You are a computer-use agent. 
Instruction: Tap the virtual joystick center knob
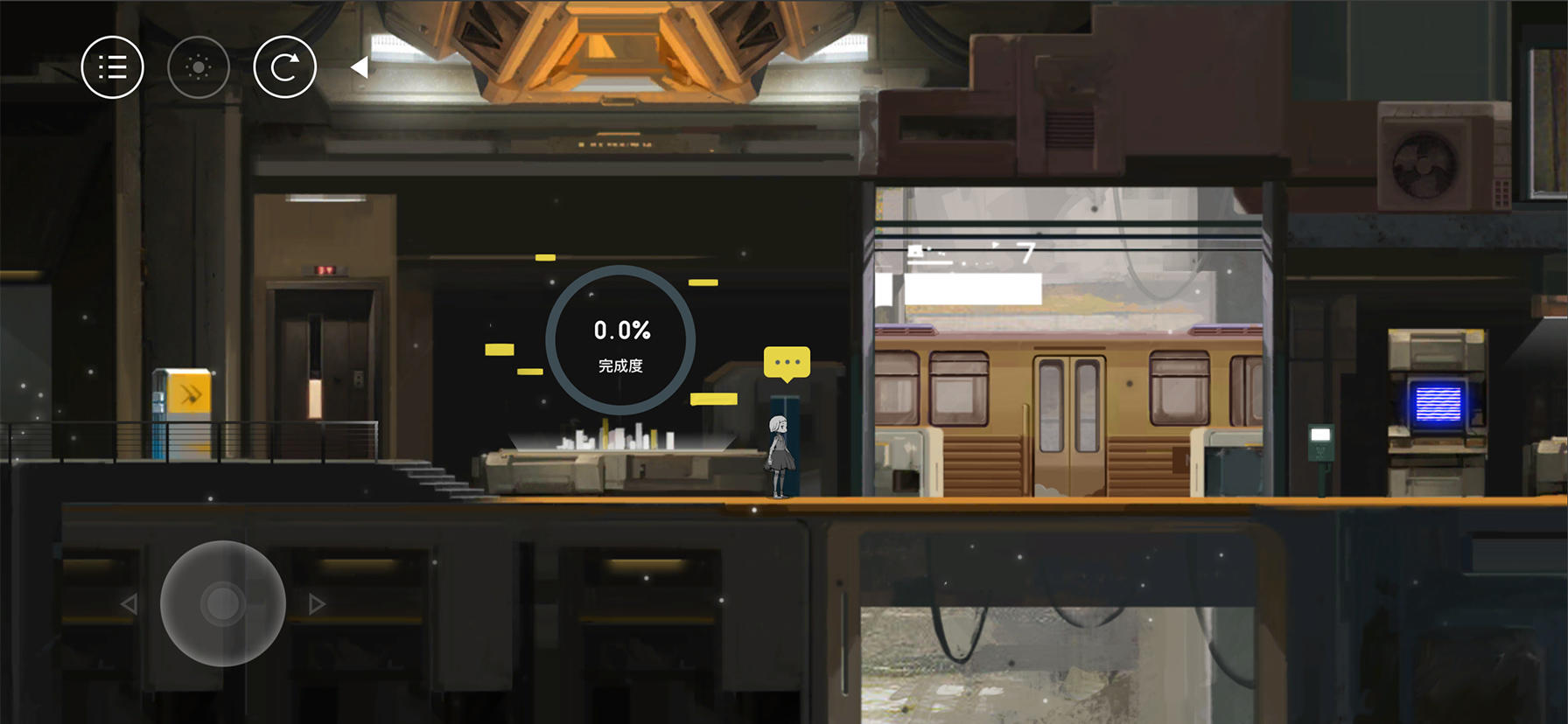tap(222, 603)
